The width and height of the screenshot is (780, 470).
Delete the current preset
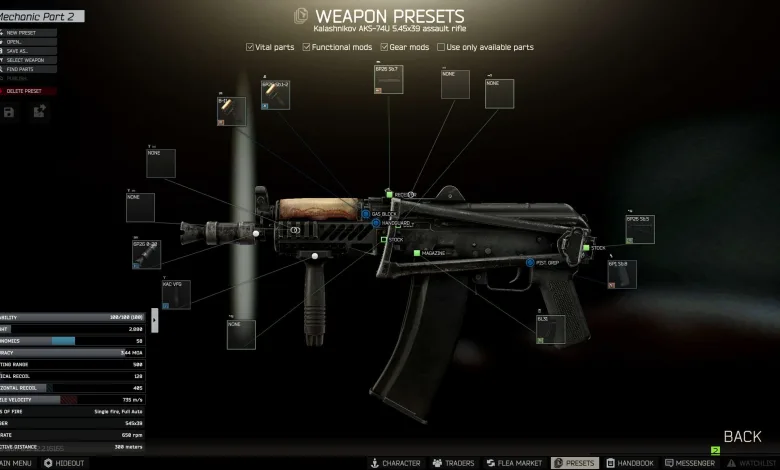26,91
